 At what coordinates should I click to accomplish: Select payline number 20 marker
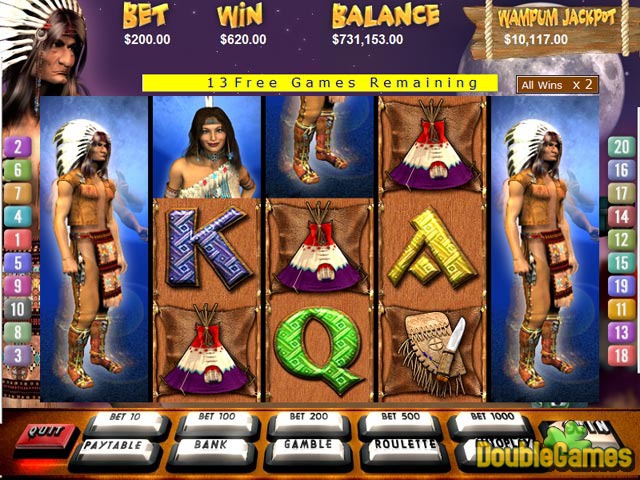622,147
